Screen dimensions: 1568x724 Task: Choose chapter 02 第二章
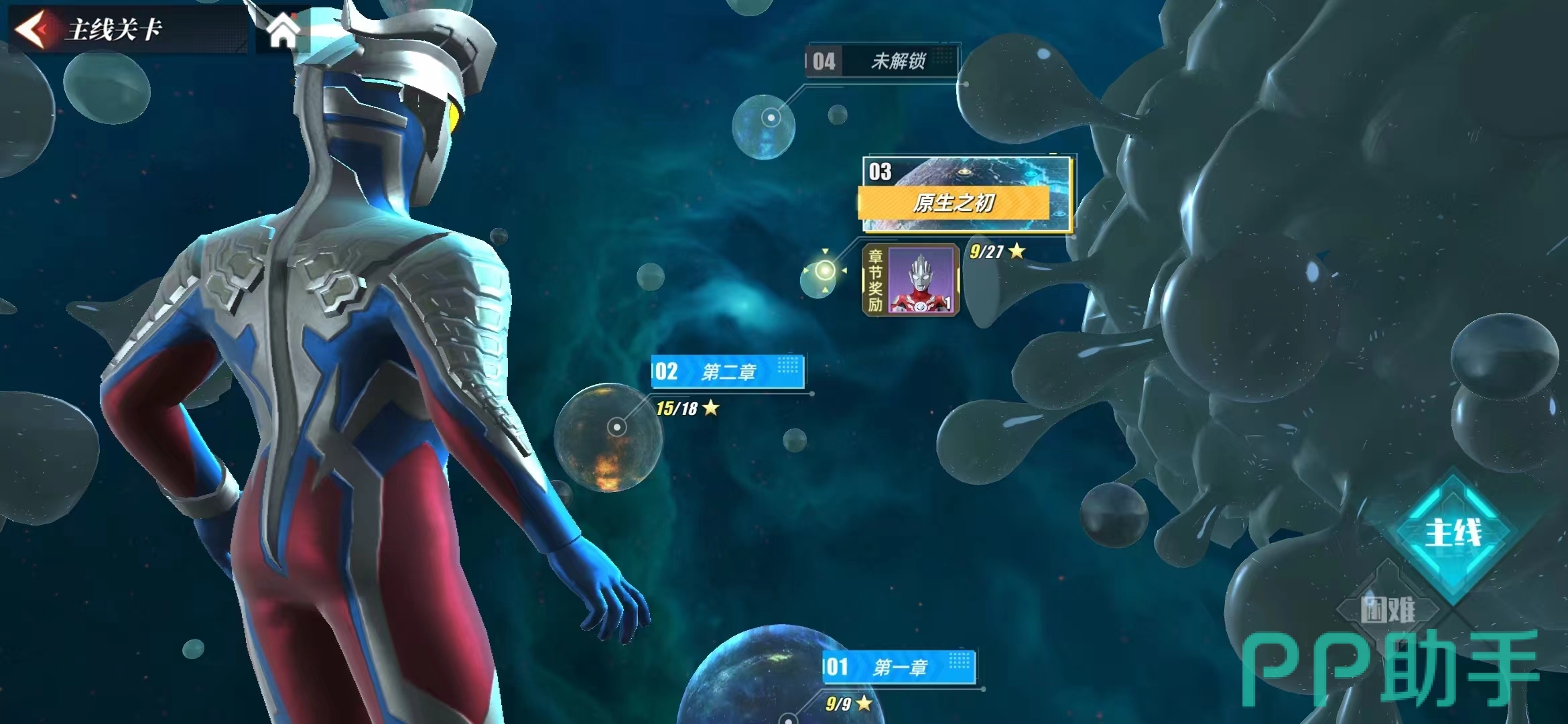click(x=728, y=371)
